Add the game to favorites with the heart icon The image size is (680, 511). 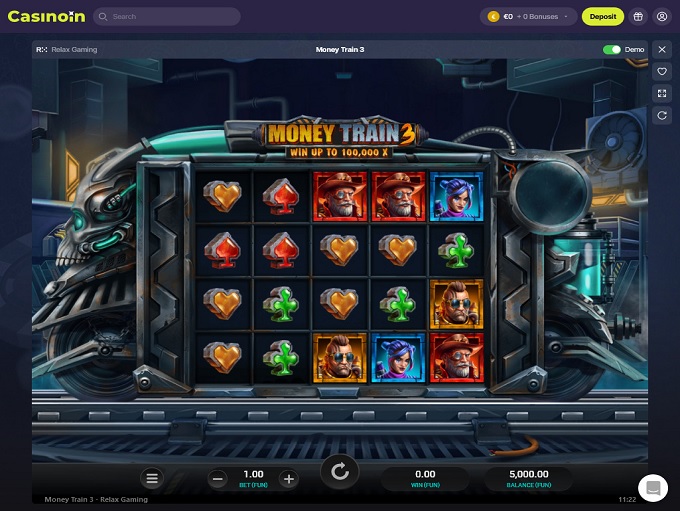pos(662,72)
